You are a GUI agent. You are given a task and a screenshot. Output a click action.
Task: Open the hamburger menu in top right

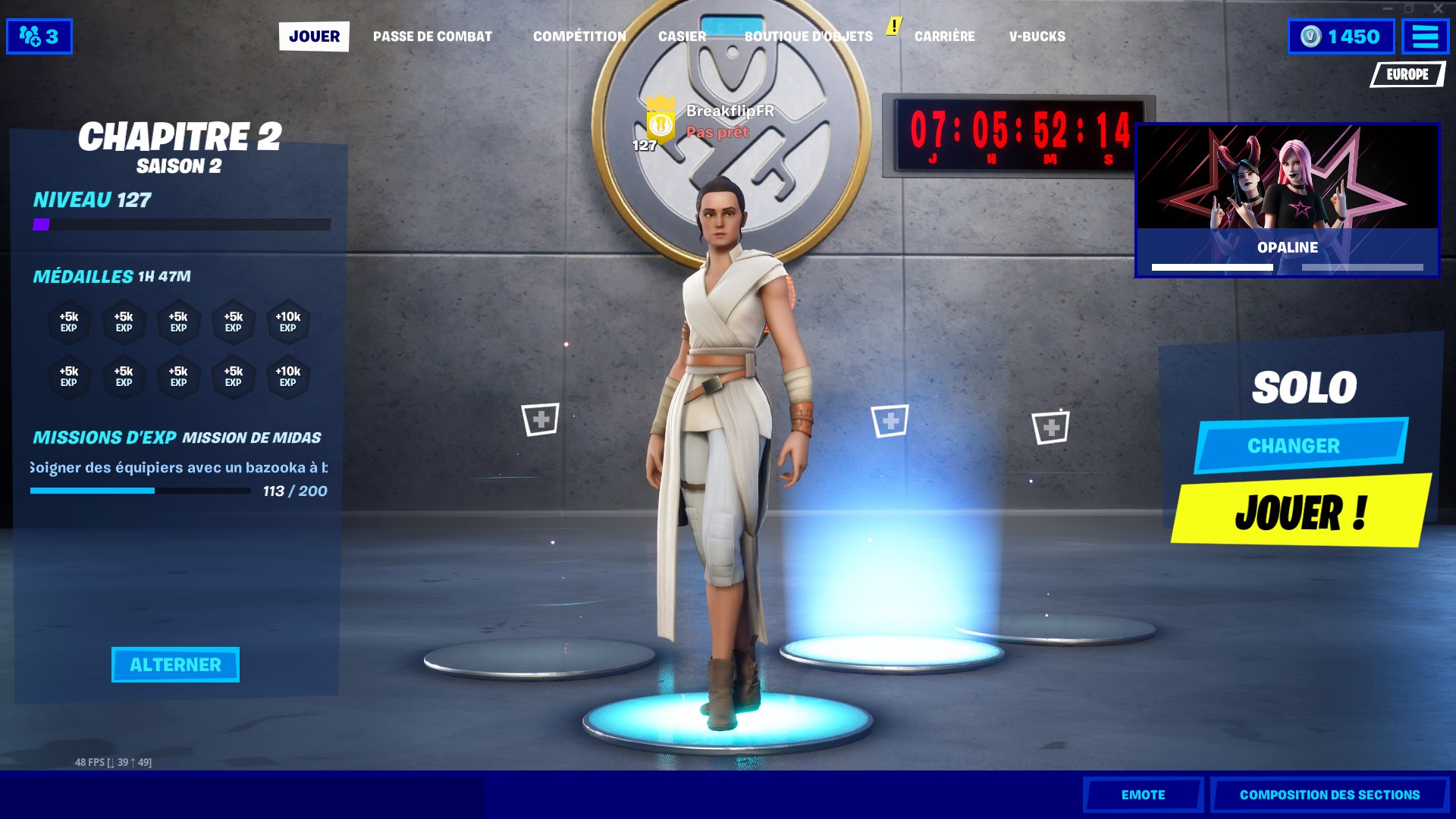pos(1425,35)
